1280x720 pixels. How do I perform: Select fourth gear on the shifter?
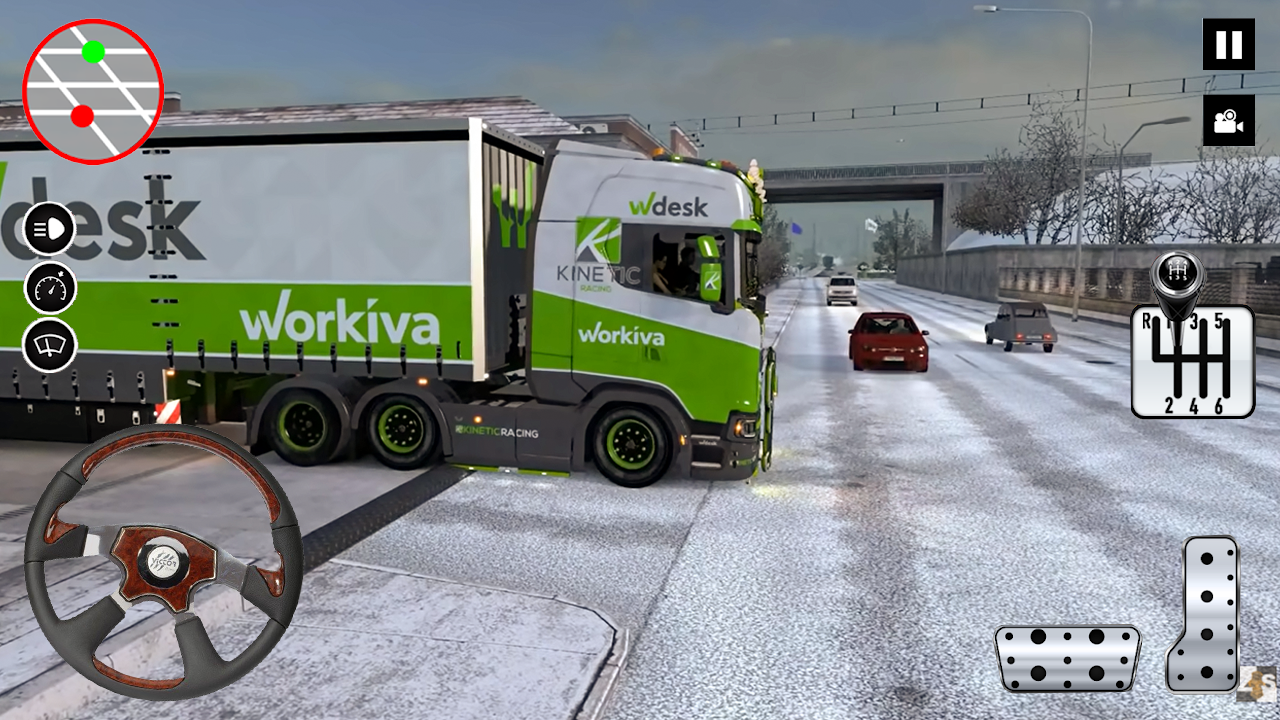(1193, 405)
